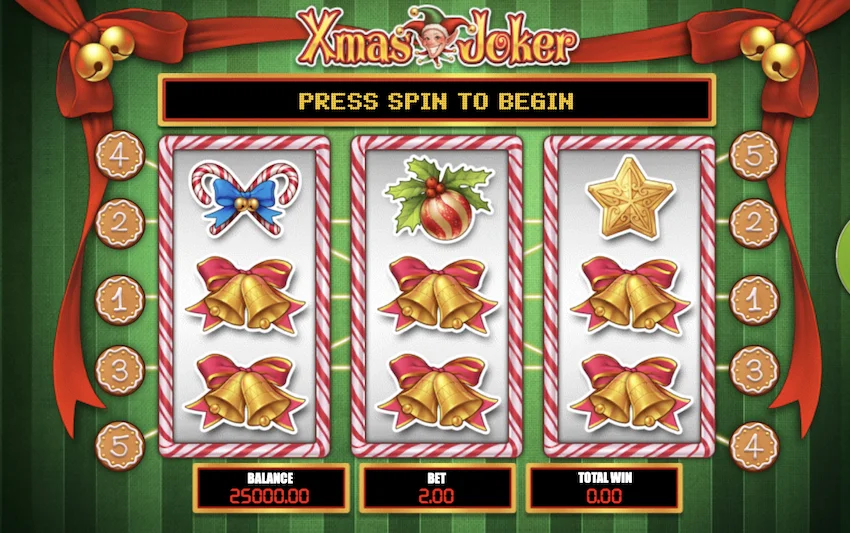This screenshot has height=533, width=850.
Task: Select payline 1 cookie left of the reels
Action: point(119,299)
